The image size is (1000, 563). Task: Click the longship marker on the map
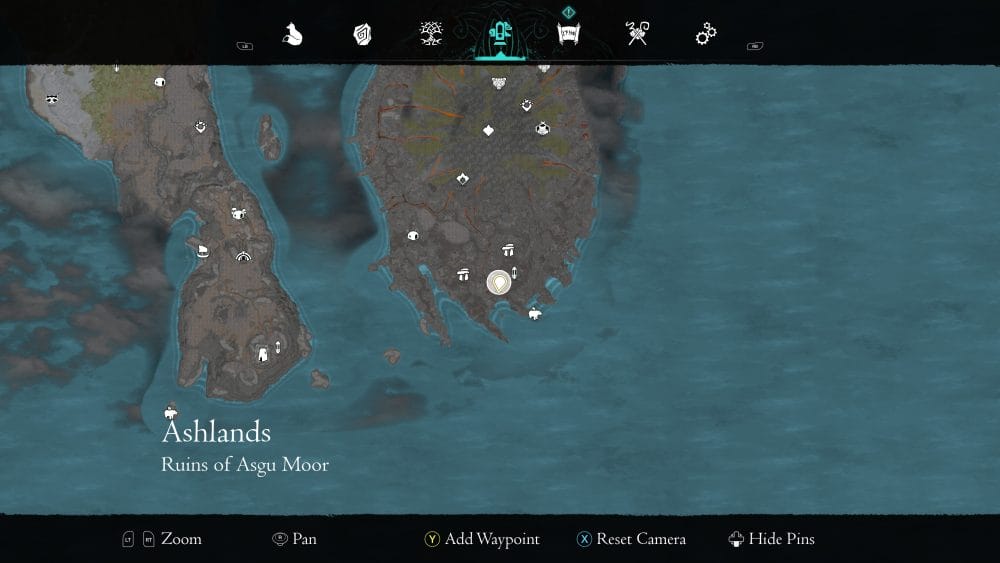[203, 250]
